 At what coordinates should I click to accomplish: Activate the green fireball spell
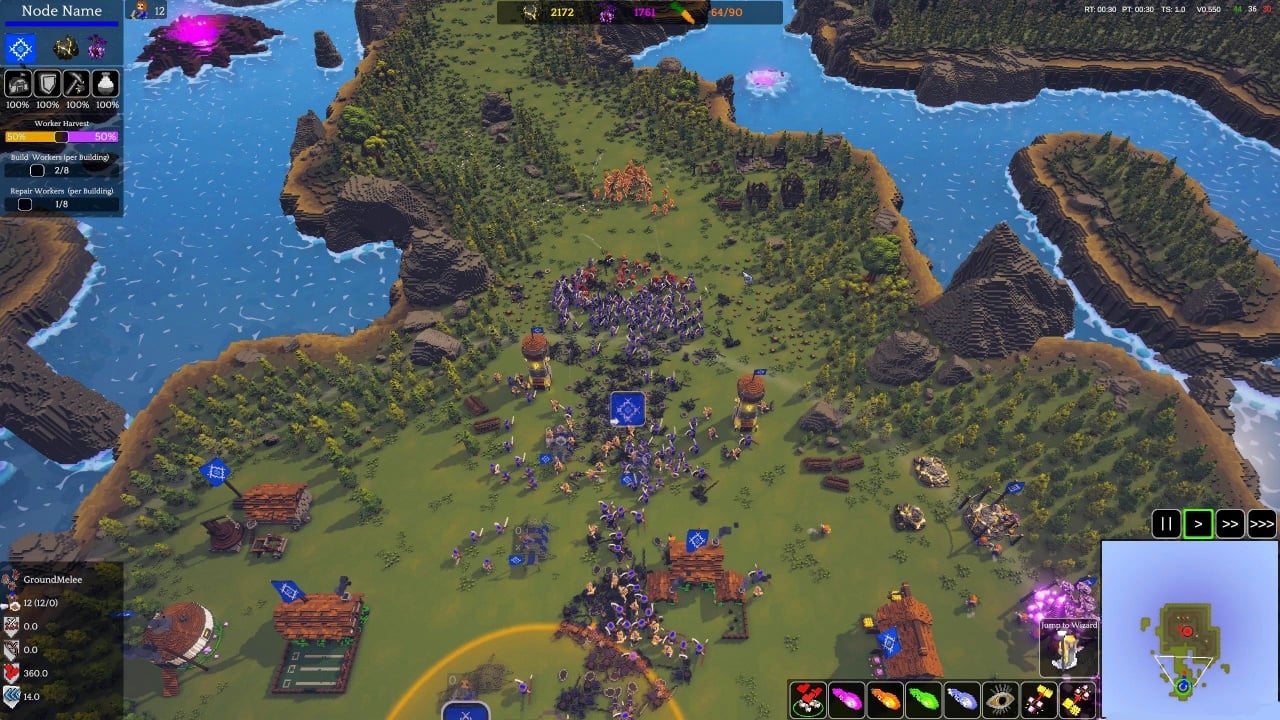click(923, 698)
